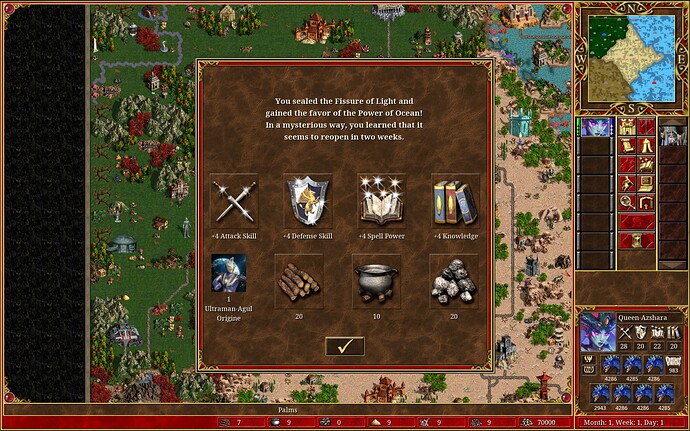Inspect the ore pile reward icon

click(454, 278)
